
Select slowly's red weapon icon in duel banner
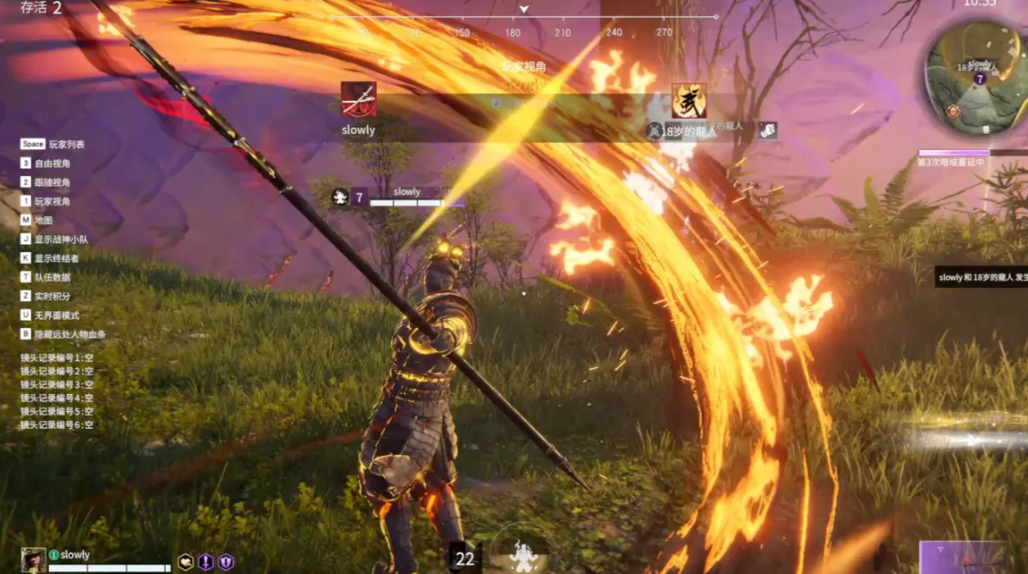[358, 100]
